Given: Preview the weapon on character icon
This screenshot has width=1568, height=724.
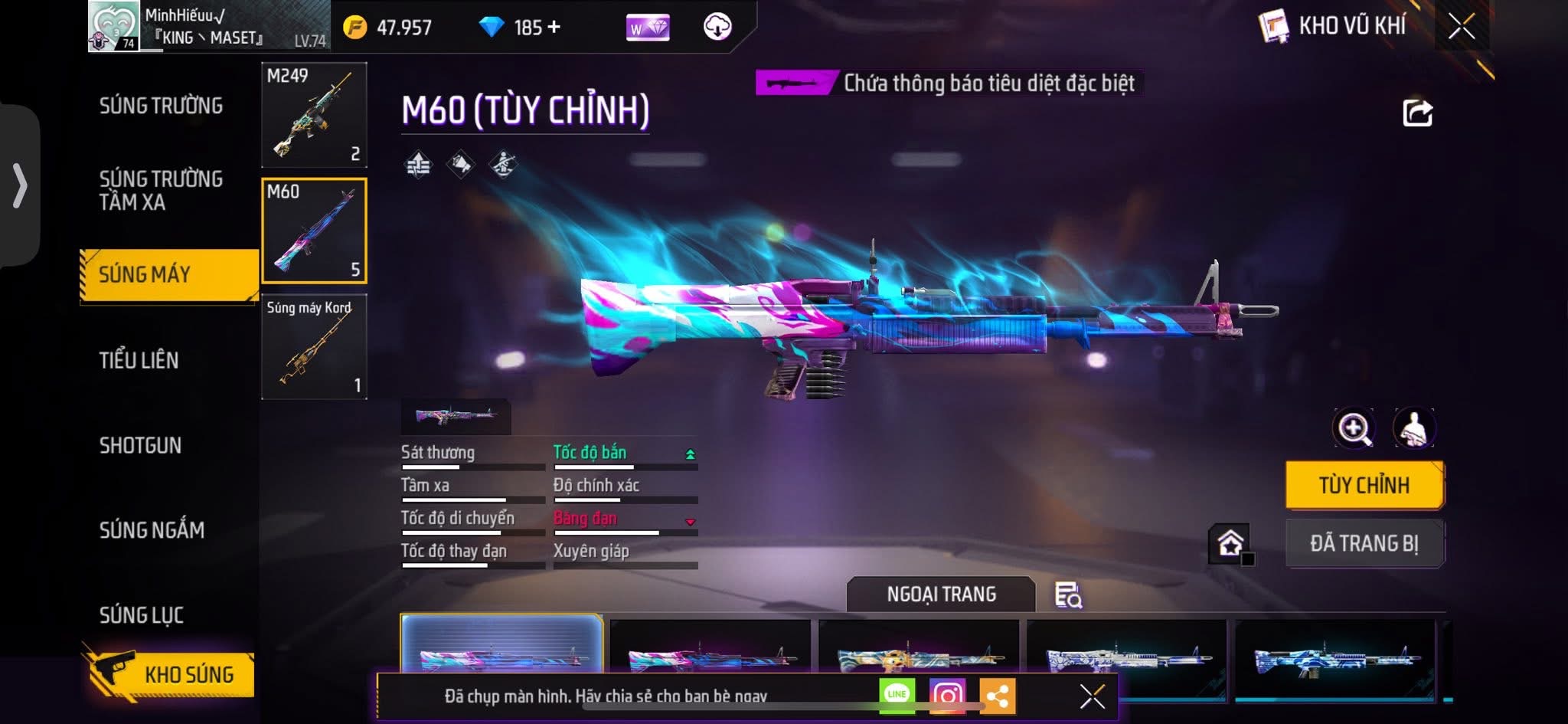Looking at the screenshot, I should 1413,428.
